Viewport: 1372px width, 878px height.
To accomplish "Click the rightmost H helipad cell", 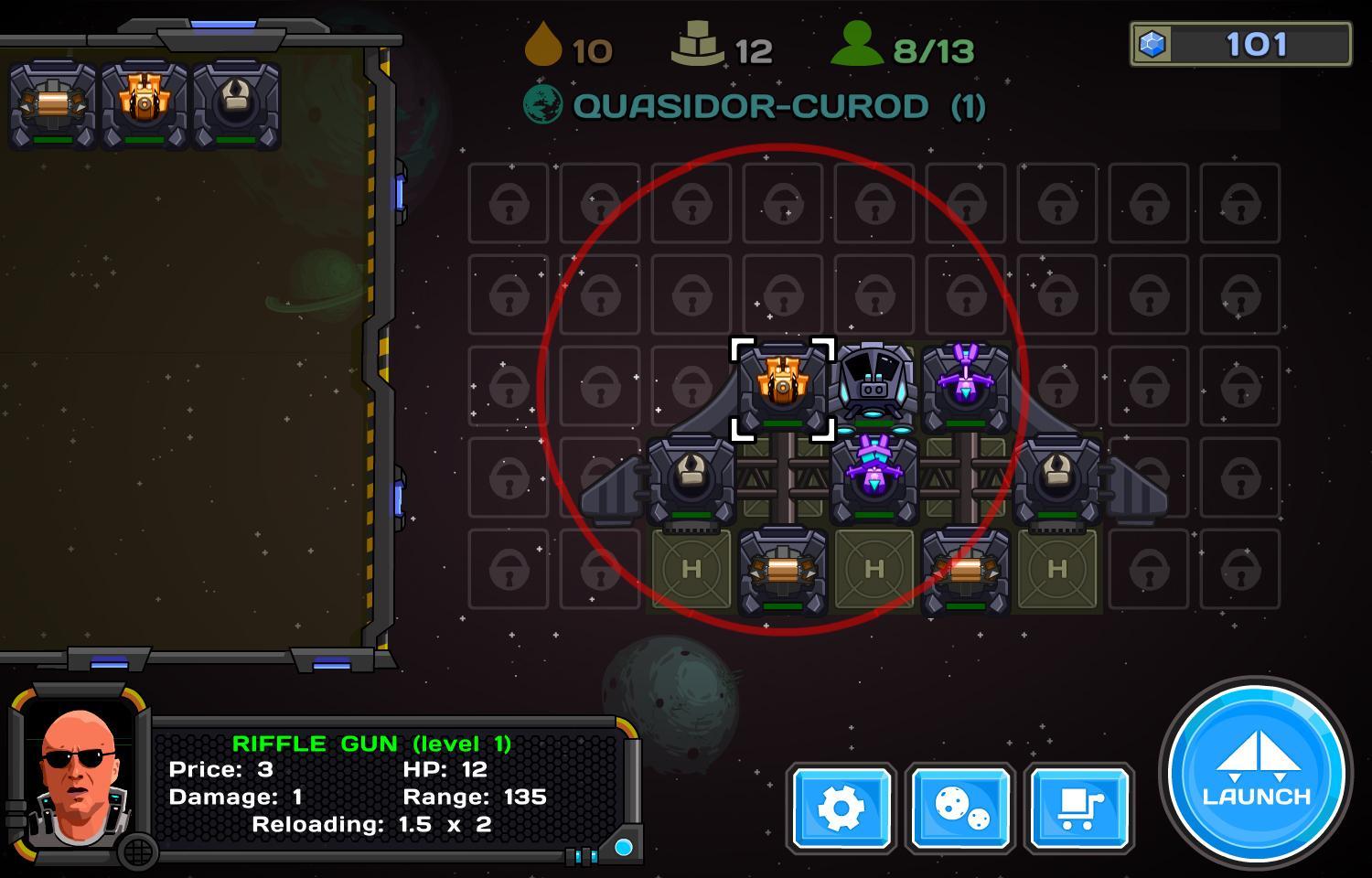I will 1058,569.
